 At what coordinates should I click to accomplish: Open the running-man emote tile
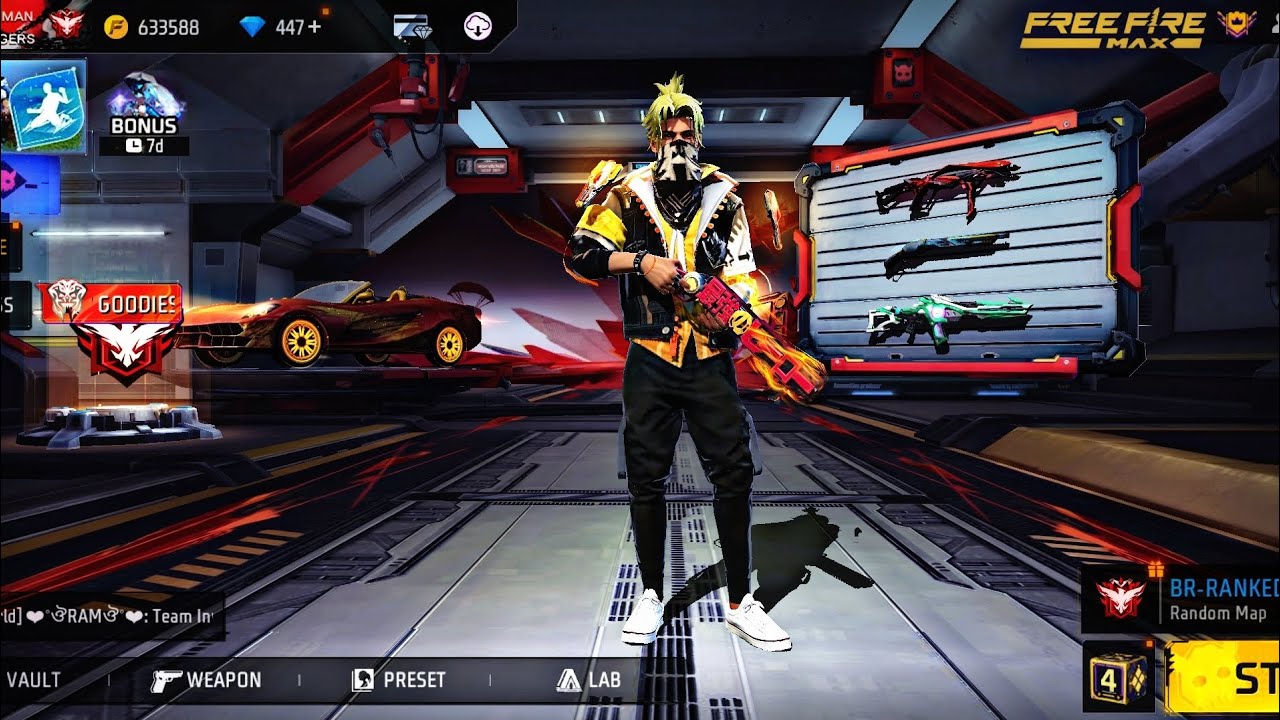click(44, 106)
